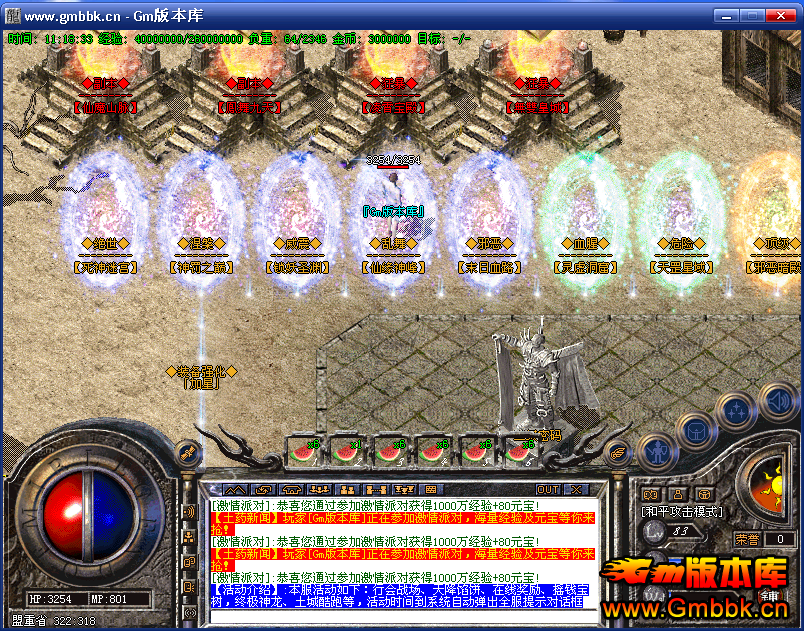The width and height of the screenshot is (804, 631).
Task: Click the winged round button near the belt
Action: point(619,453)
